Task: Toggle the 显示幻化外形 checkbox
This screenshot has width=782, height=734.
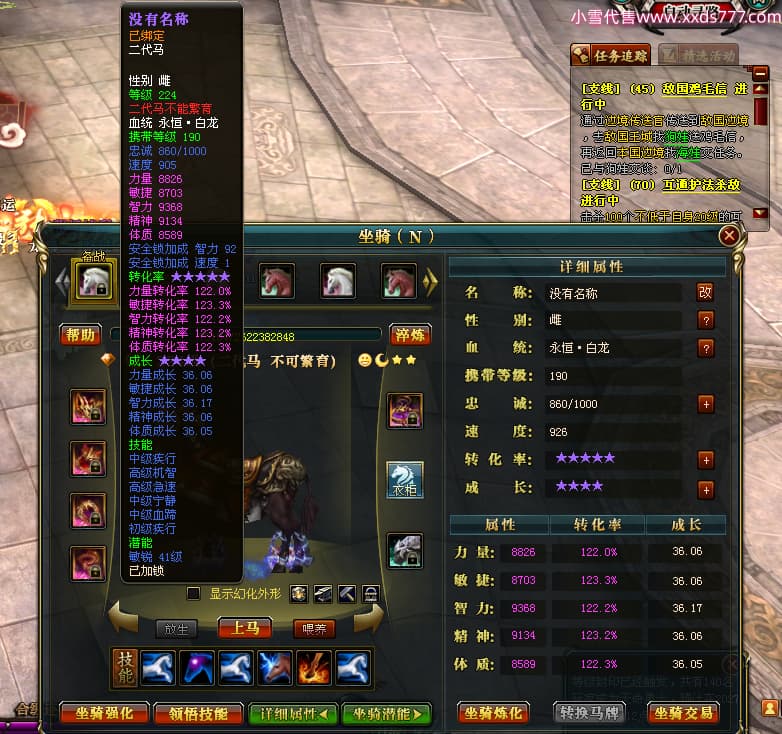Action: pyautogui.click(x=194, y=594)
